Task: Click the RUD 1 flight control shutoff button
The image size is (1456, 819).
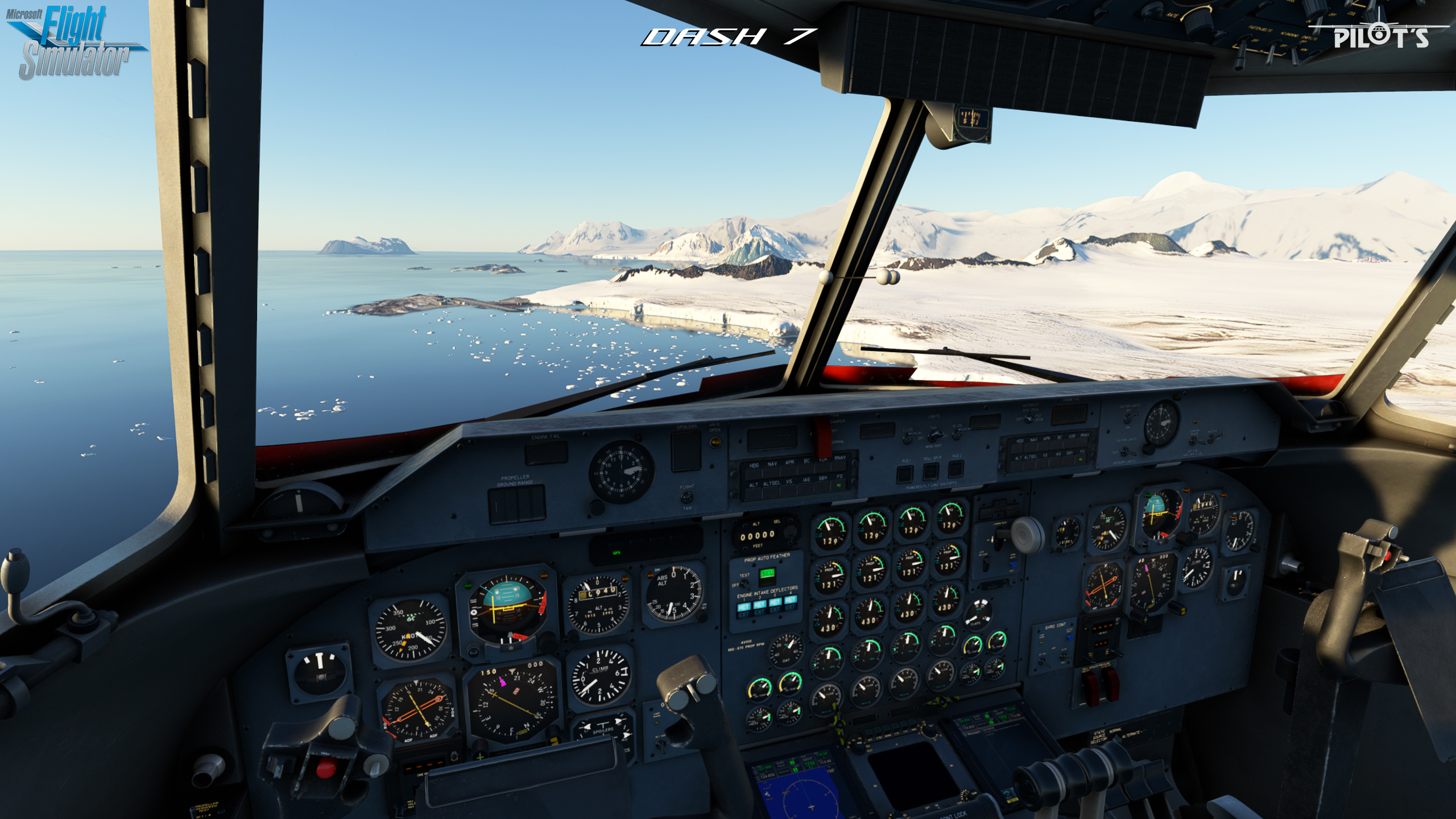Action: tap(905, 473)
